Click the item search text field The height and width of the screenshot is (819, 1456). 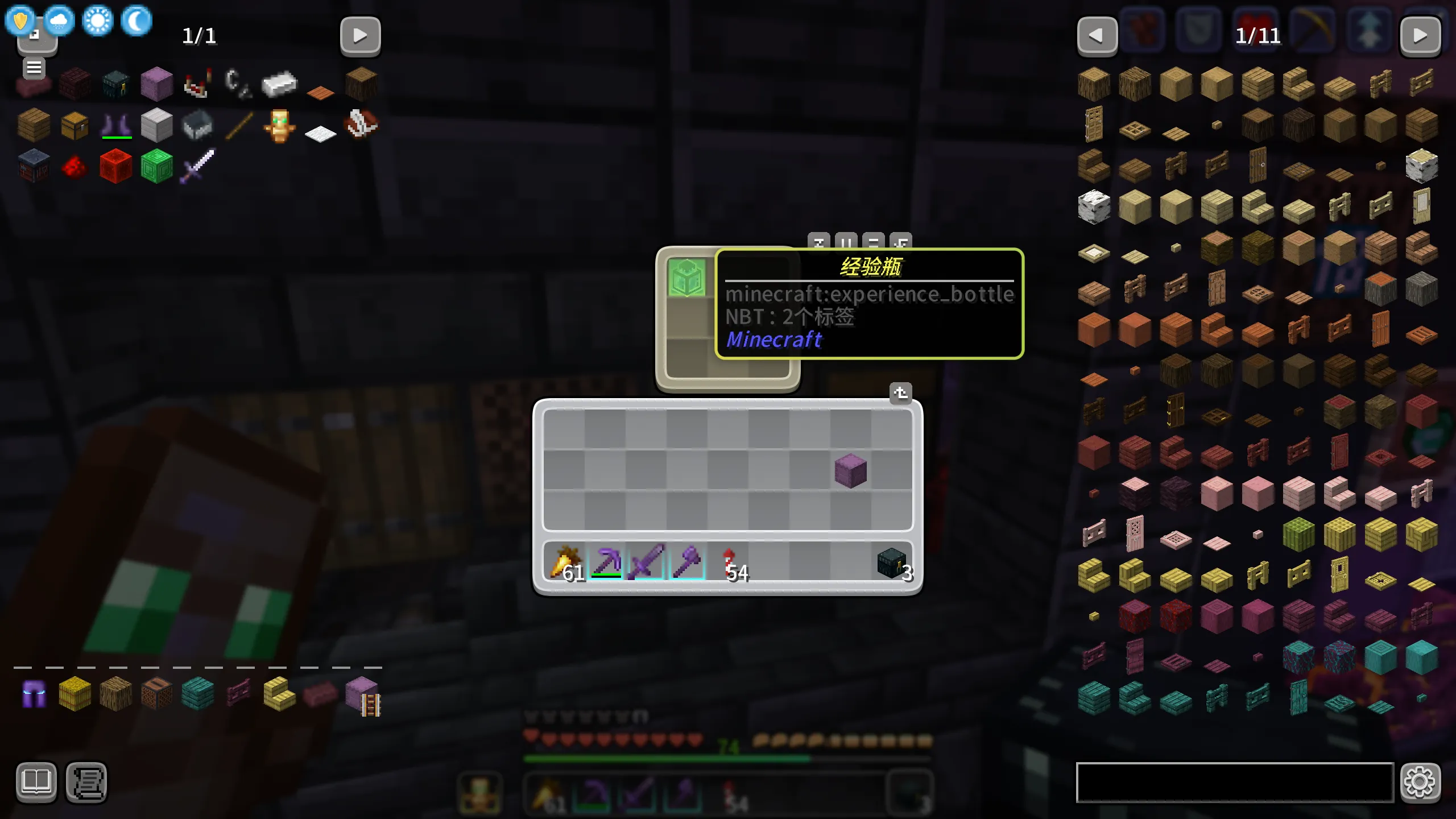pyautogui.click(x=1234, y=782)
